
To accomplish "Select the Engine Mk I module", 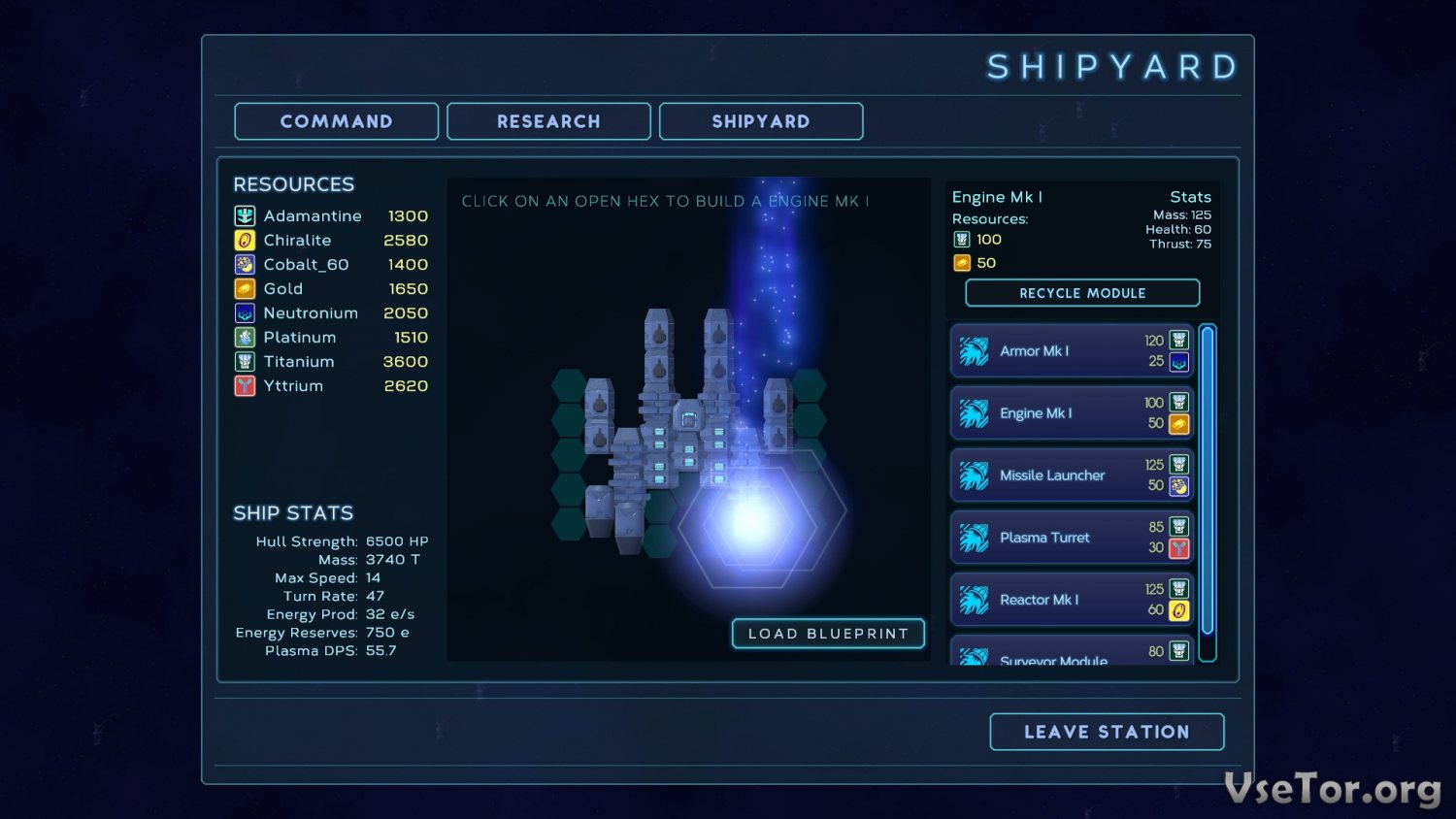I will [1072, 413].
